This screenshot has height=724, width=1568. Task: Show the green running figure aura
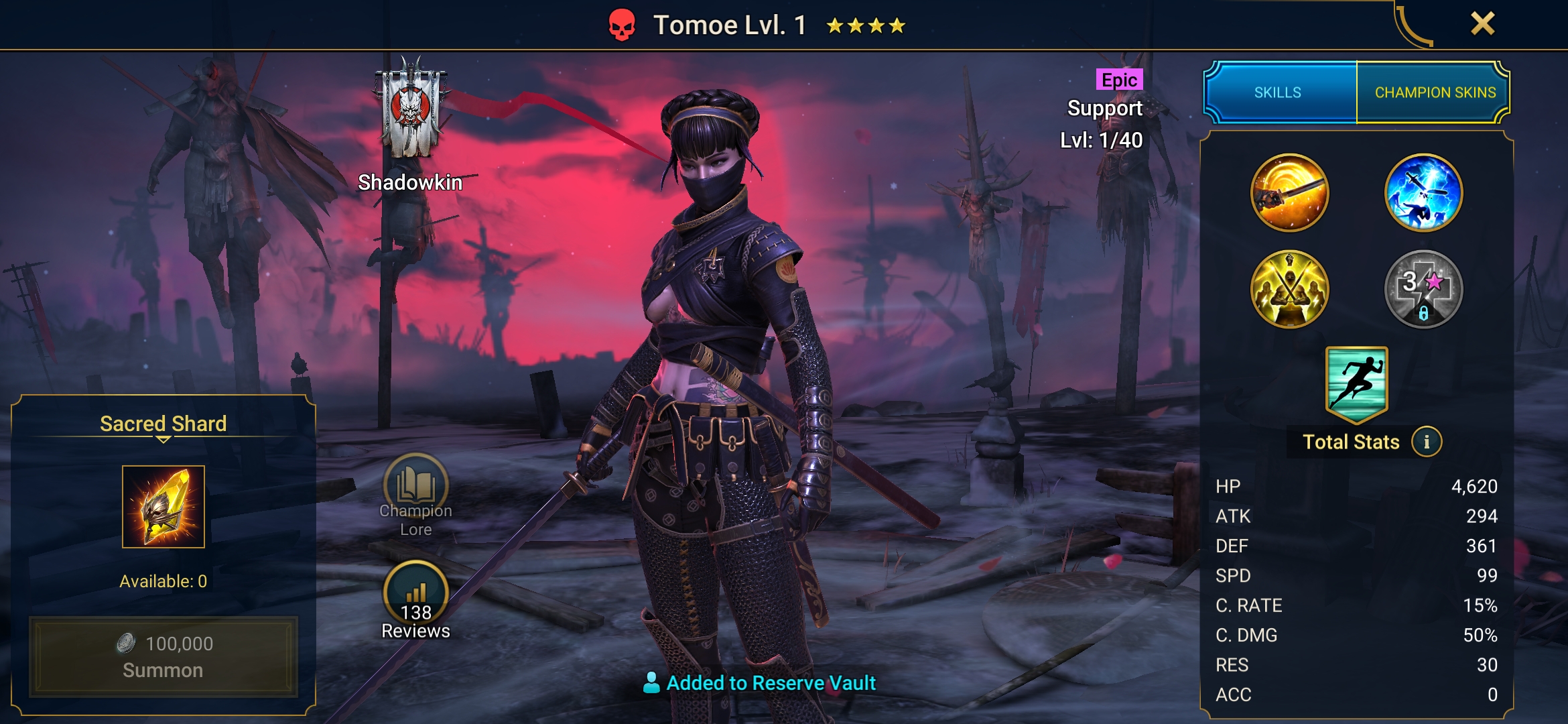pyautogui.click(x=1356, y=383)
